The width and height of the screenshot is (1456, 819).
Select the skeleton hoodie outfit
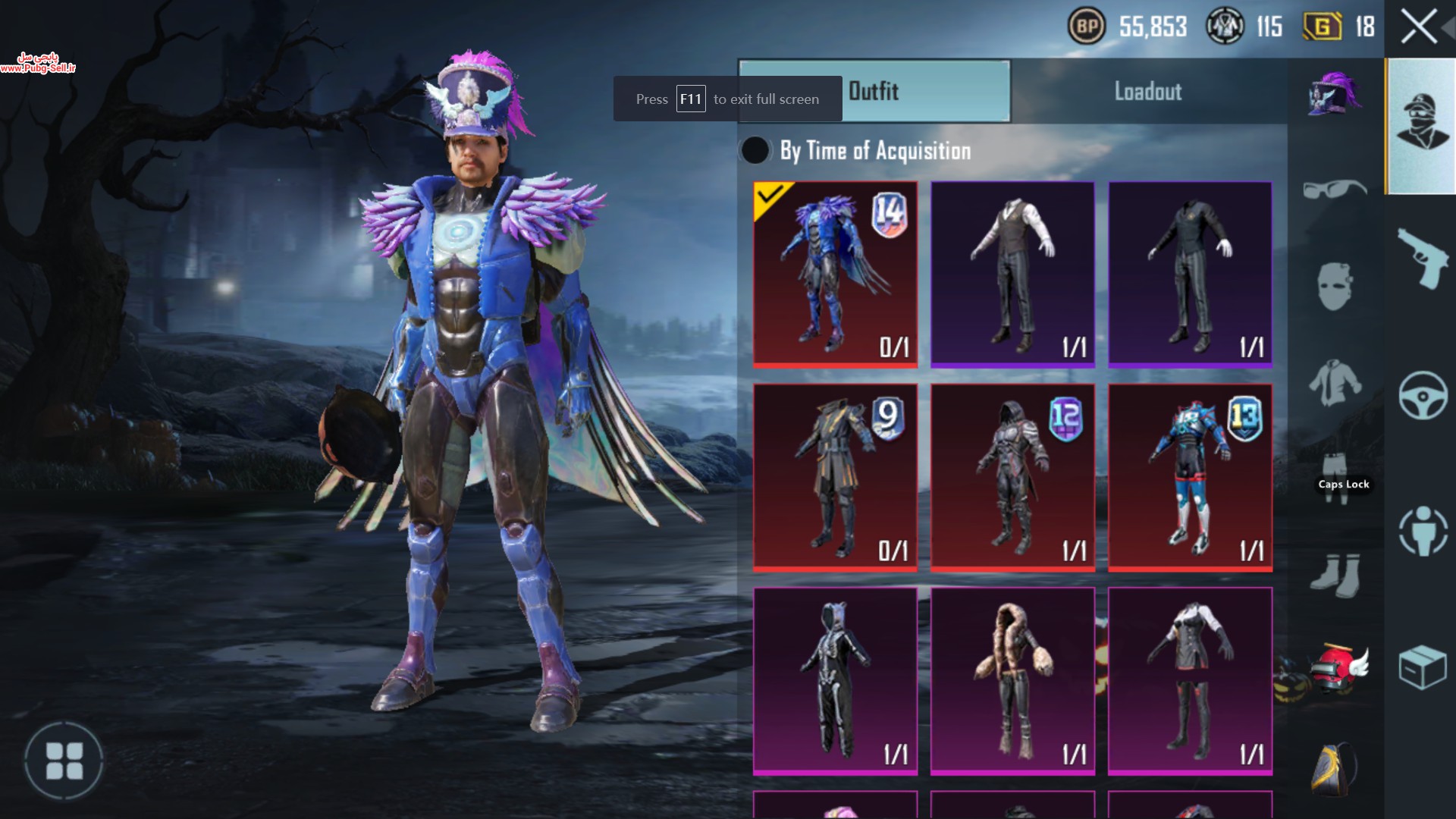[835, 680]
